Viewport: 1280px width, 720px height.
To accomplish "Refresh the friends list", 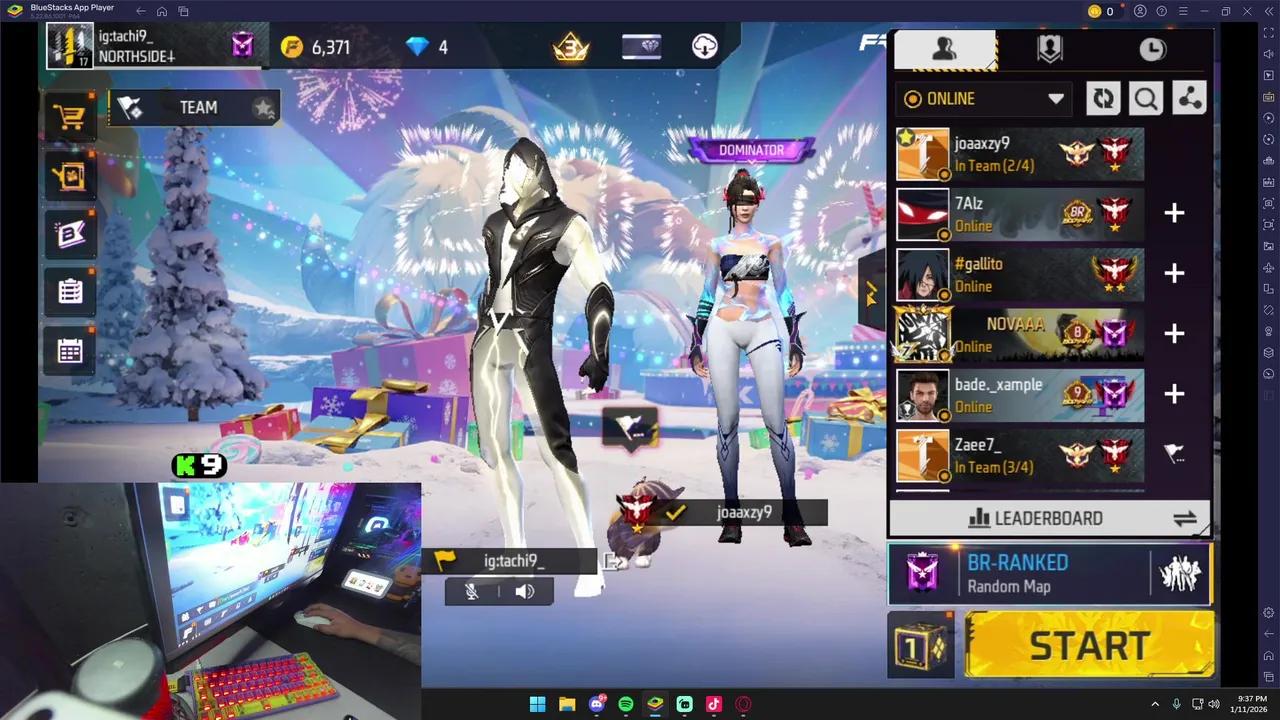I will (1103, 98).
